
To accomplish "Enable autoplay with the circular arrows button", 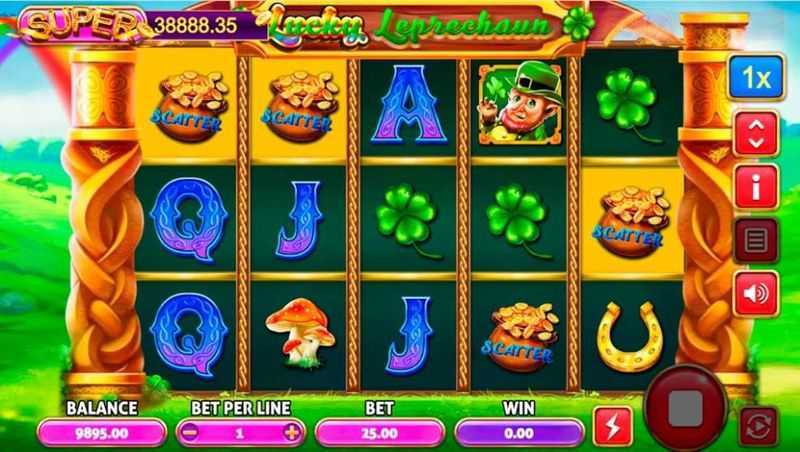I will (757, 427).
